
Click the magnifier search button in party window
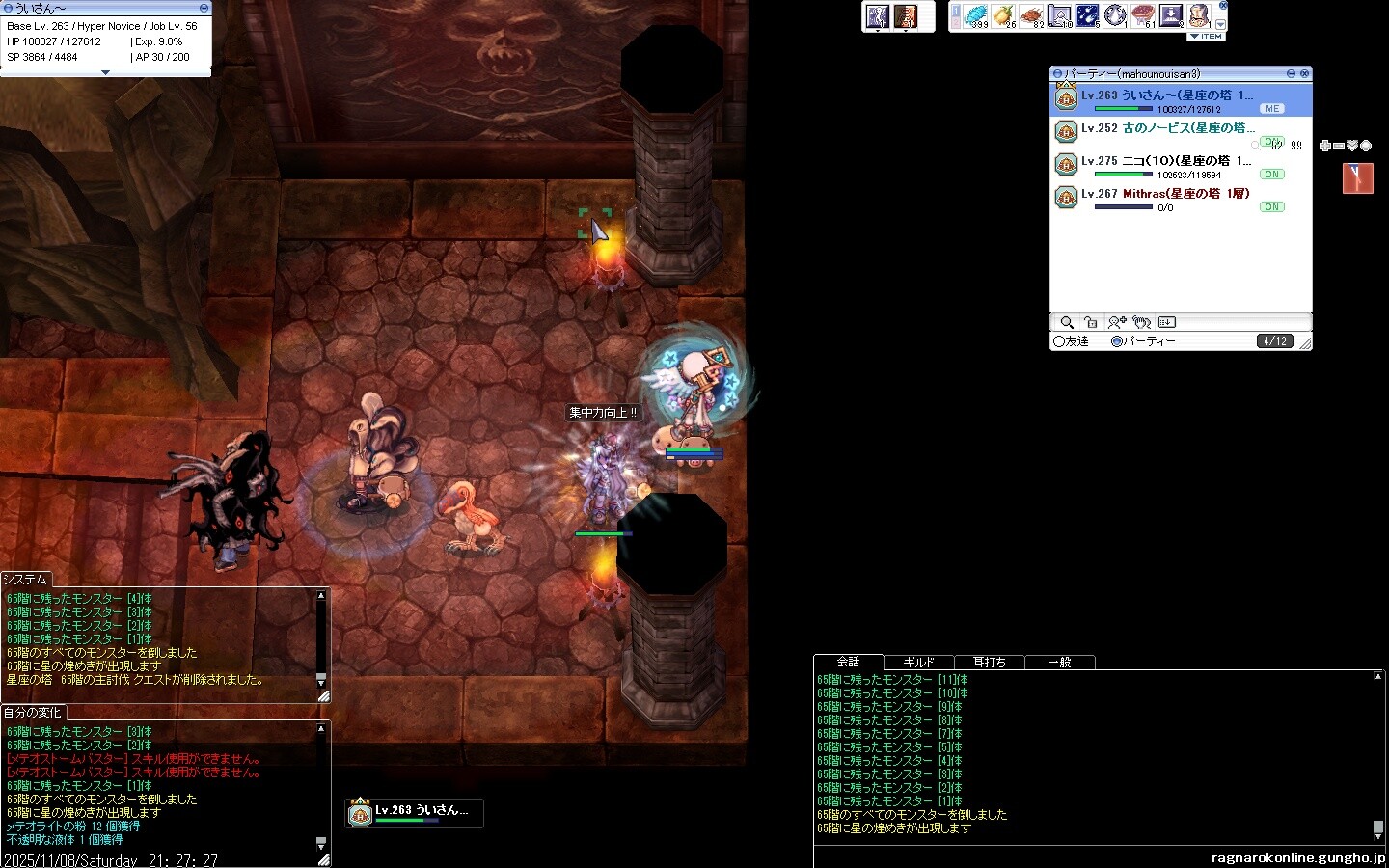pyautogui.click(x=1067, y=323)
